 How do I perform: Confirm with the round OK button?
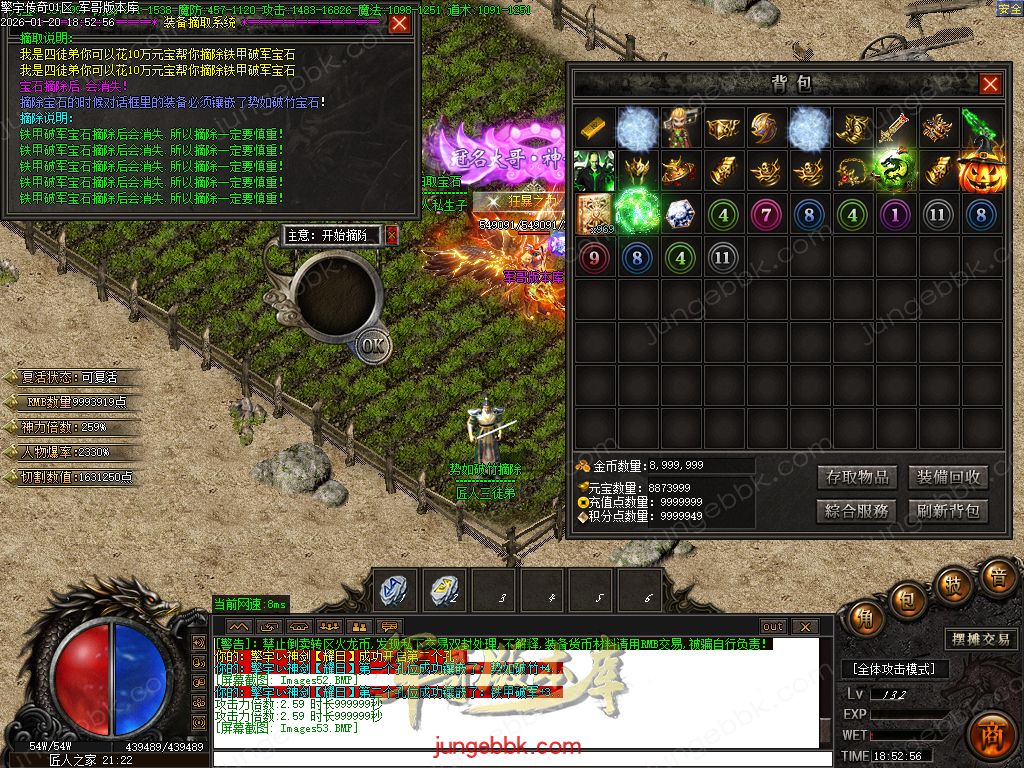point(373,346)
